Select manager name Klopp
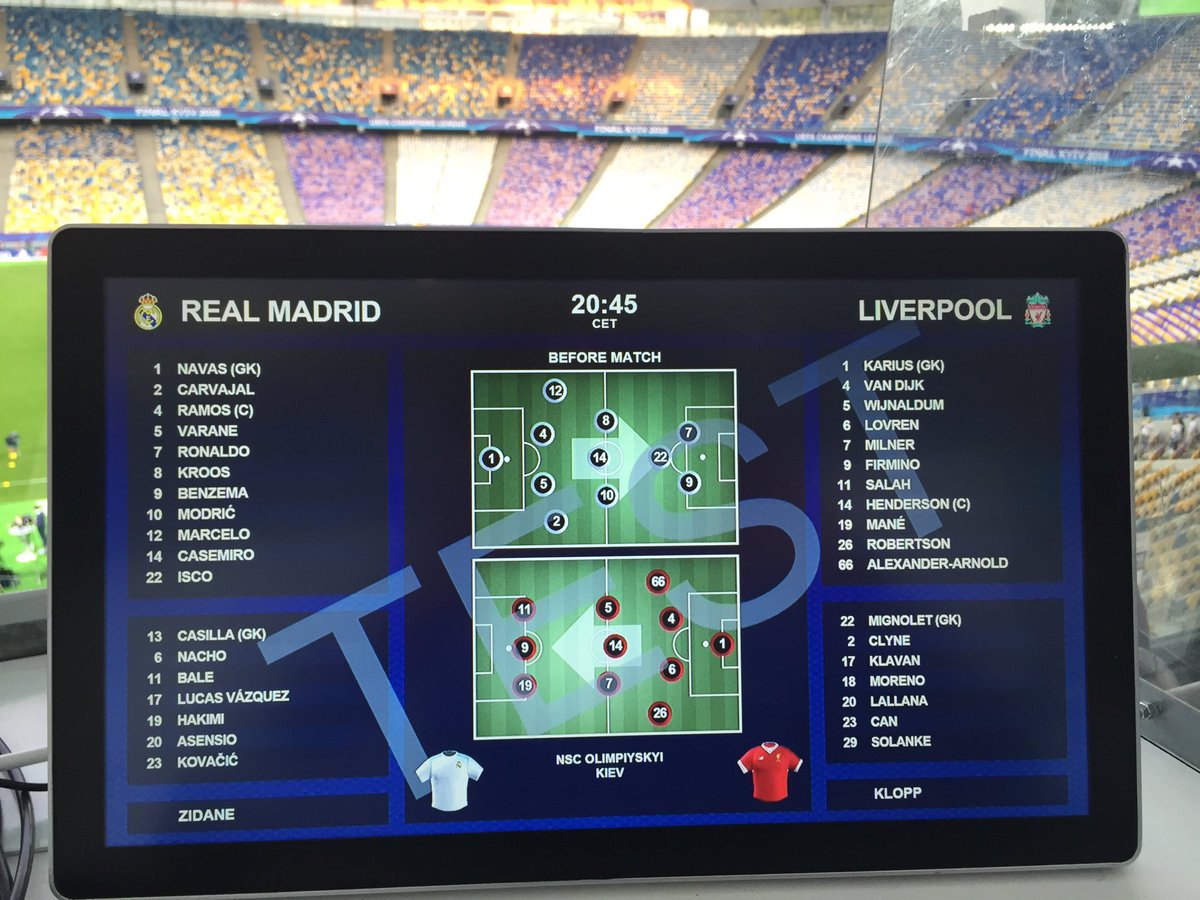The width and height of the screenshot is (1200, 900). click(896, 793)
